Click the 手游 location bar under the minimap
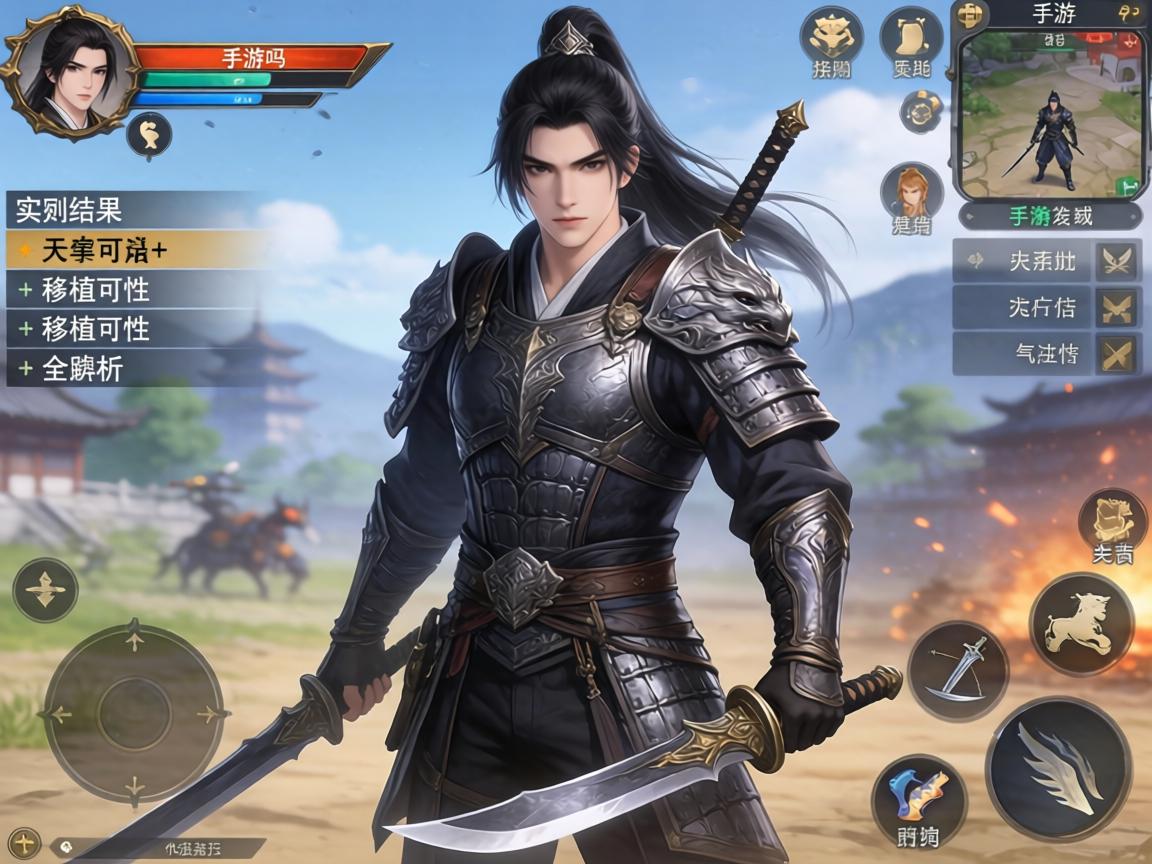The image size is (1152, 864). coord(1050,216)
